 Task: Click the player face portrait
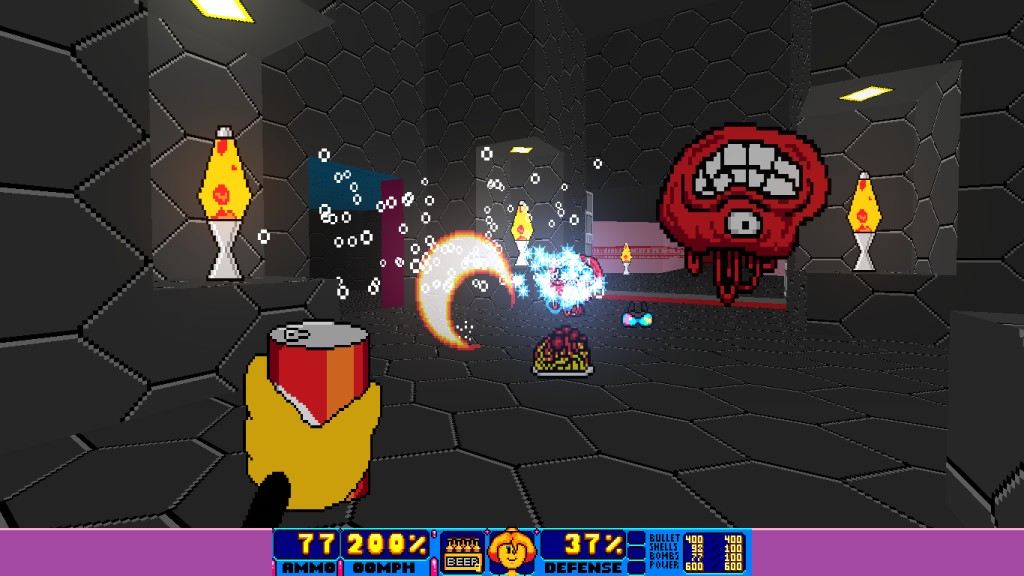(510, 552)
